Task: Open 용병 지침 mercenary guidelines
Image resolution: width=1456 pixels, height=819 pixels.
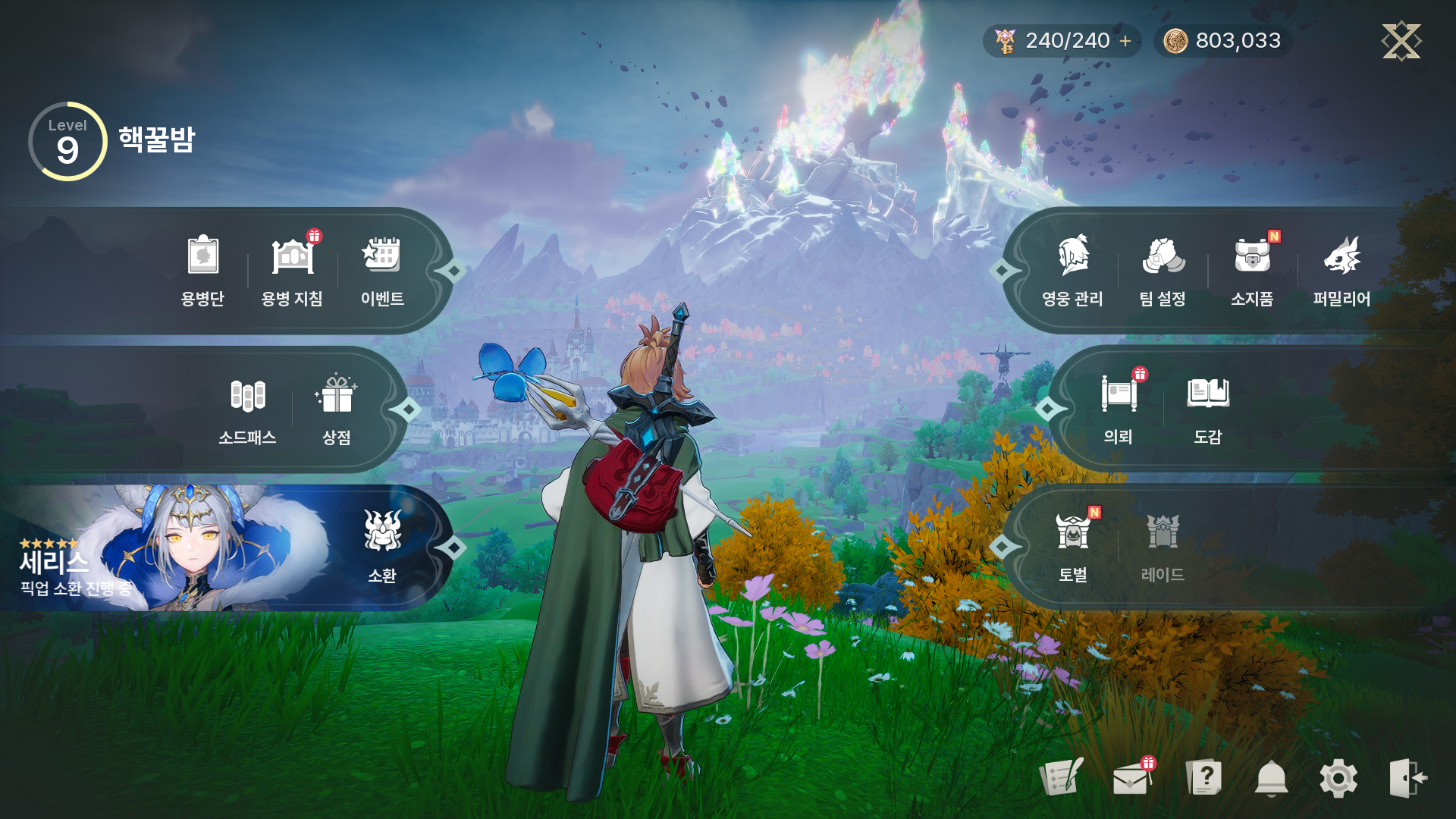Action: coord(292,269)
